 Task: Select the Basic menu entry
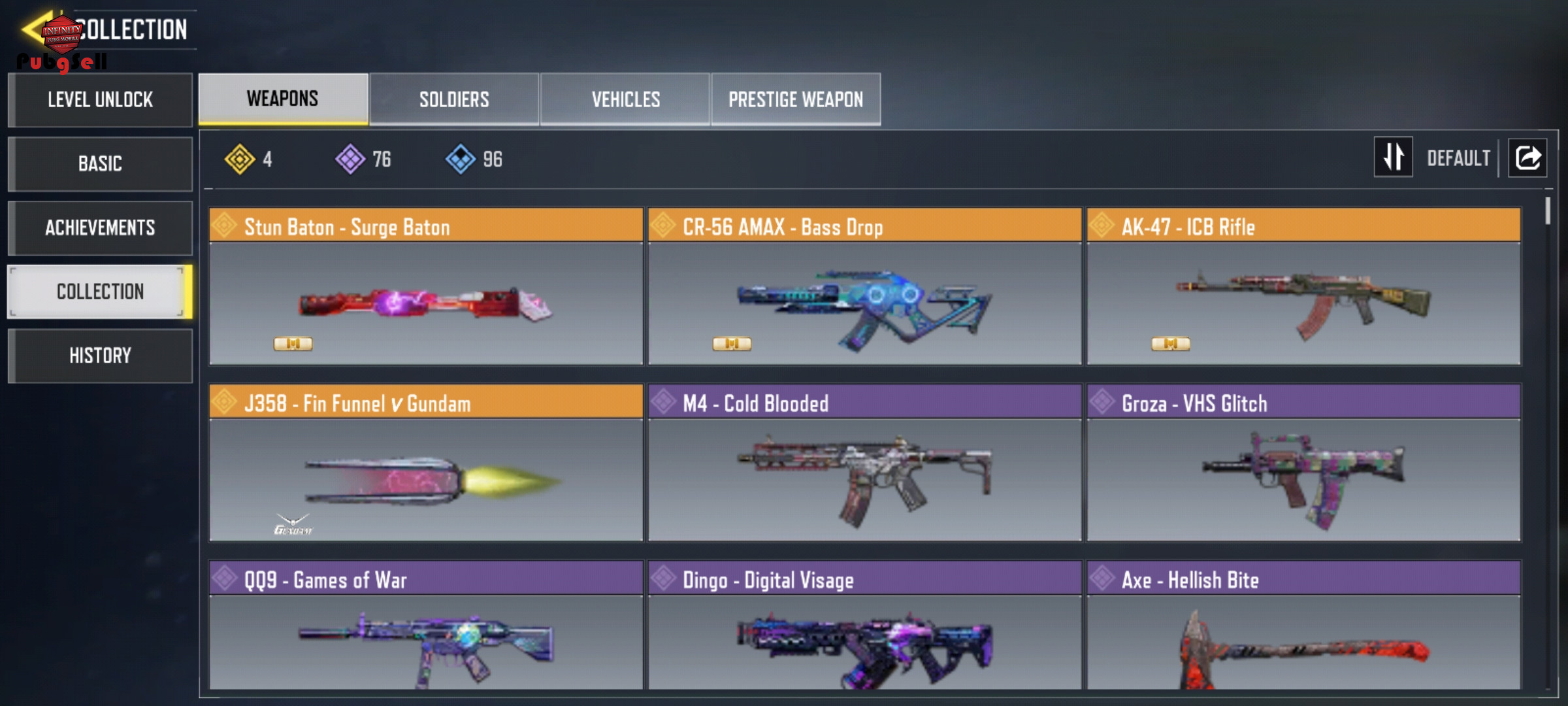[x=100, y=163]
